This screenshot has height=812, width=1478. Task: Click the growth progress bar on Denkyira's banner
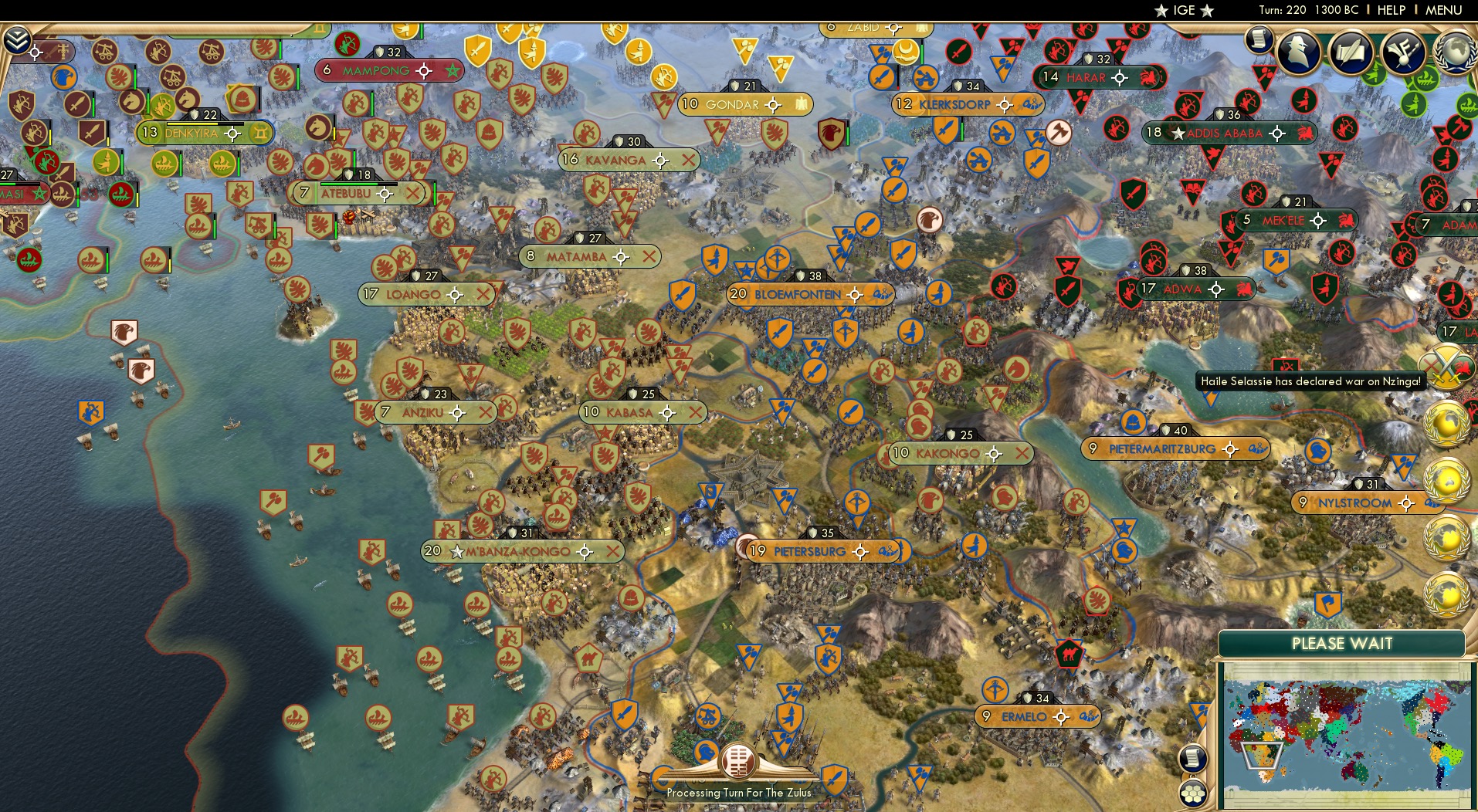(x=205, y=124)
